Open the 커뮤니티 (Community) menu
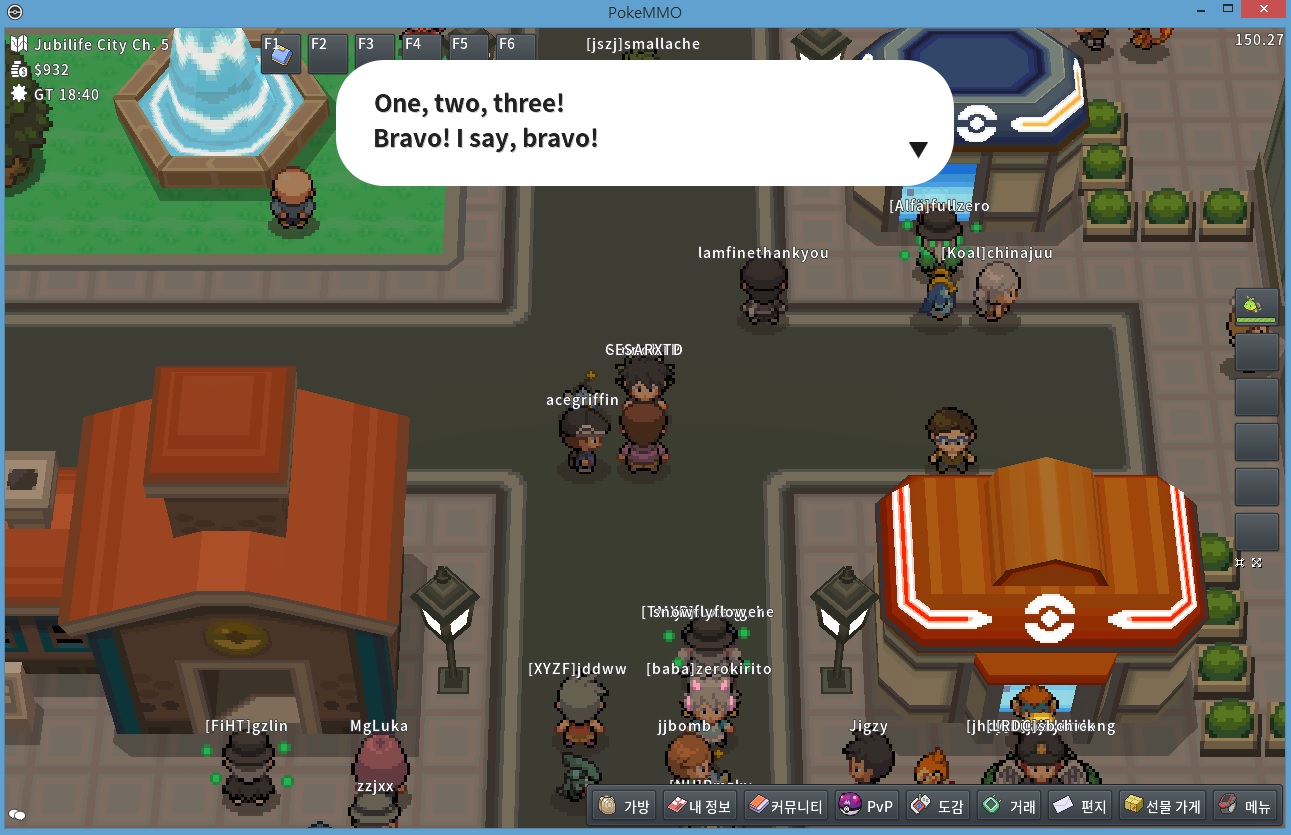Screen dimensions: 1291x835 pos(786,806)
